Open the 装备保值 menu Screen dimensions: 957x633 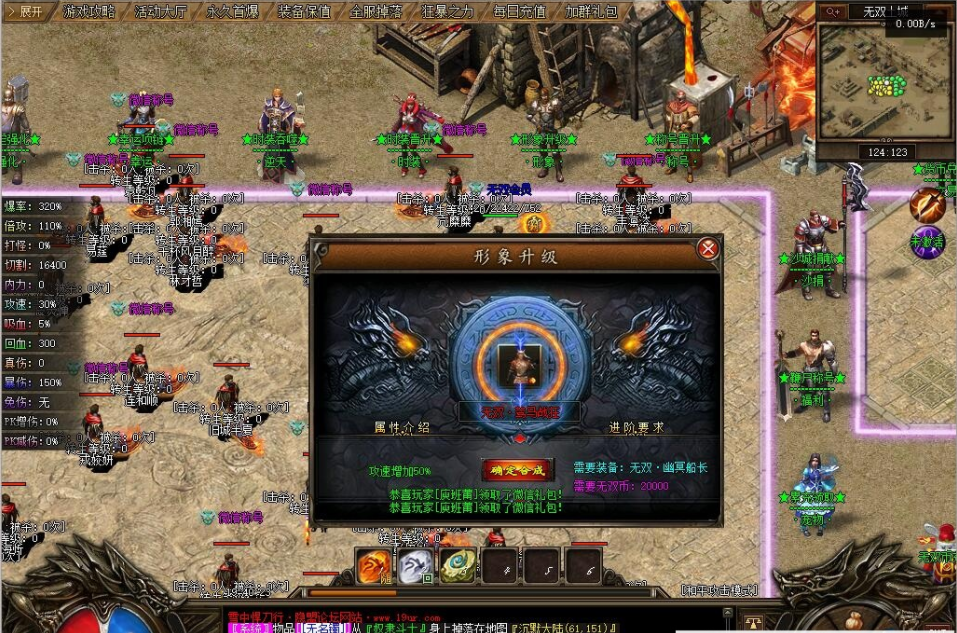coord(304,12)
